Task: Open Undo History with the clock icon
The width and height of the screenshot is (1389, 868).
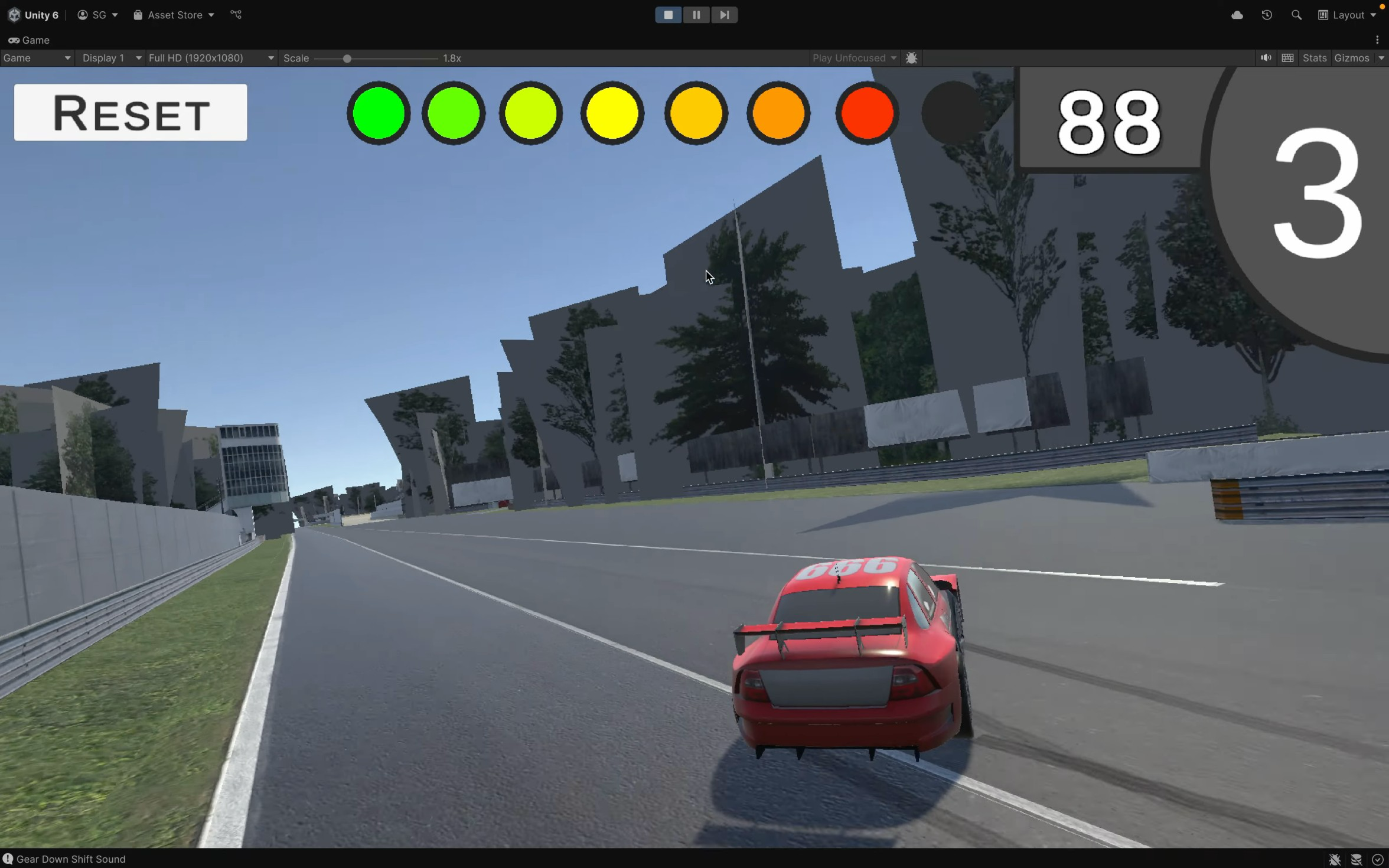Action: coord(1267,15)
